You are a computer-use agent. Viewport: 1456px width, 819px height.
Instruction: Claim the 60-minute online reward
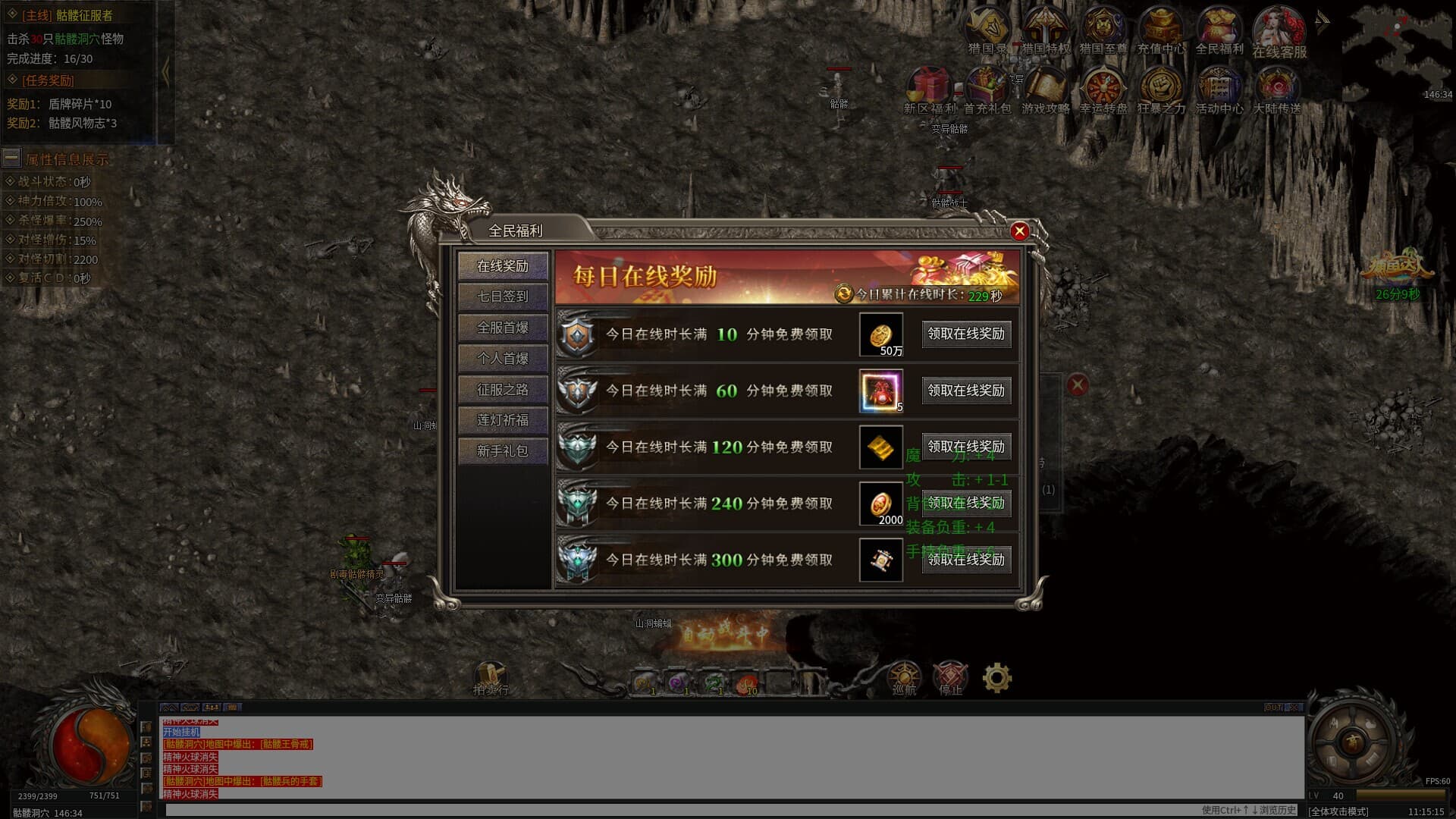click(x=965, y=391)
